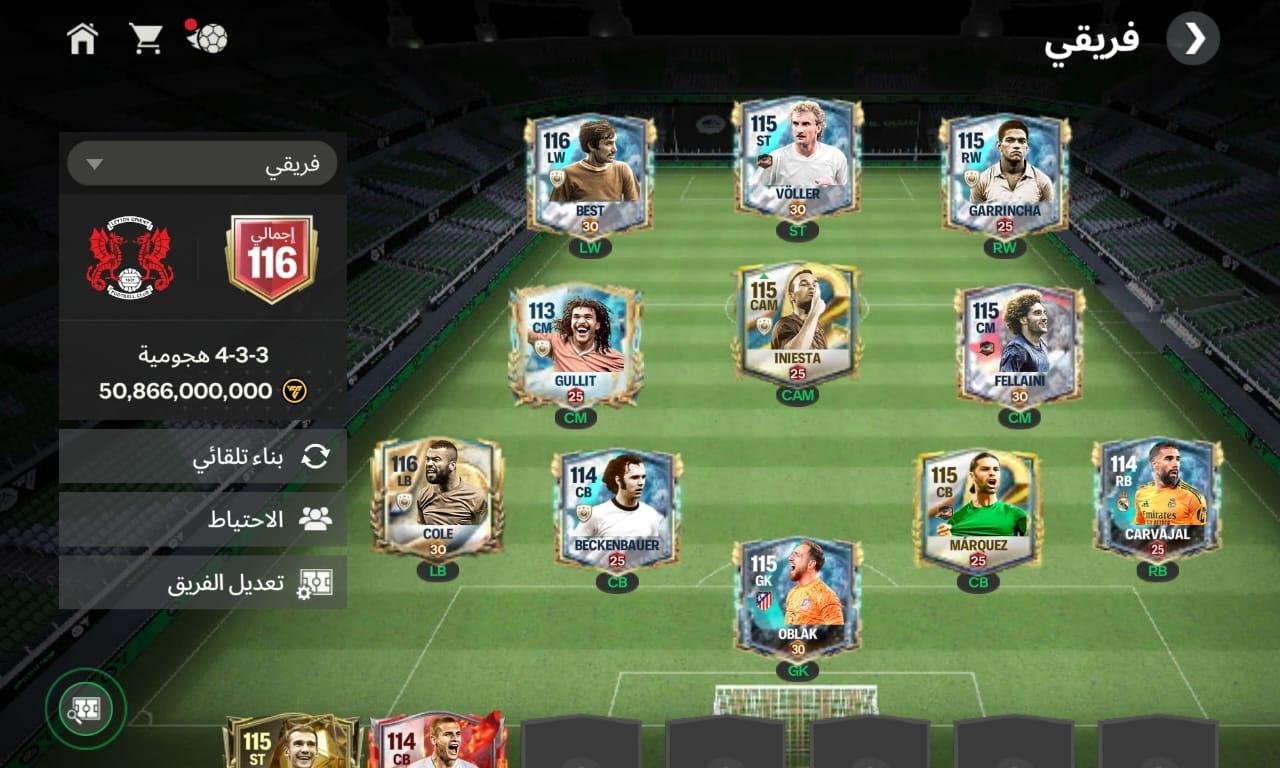Image resolution: width=1280 pixels, height=768 pixels.
Task: Select the Cole LB card
Action: click(437, 497)
